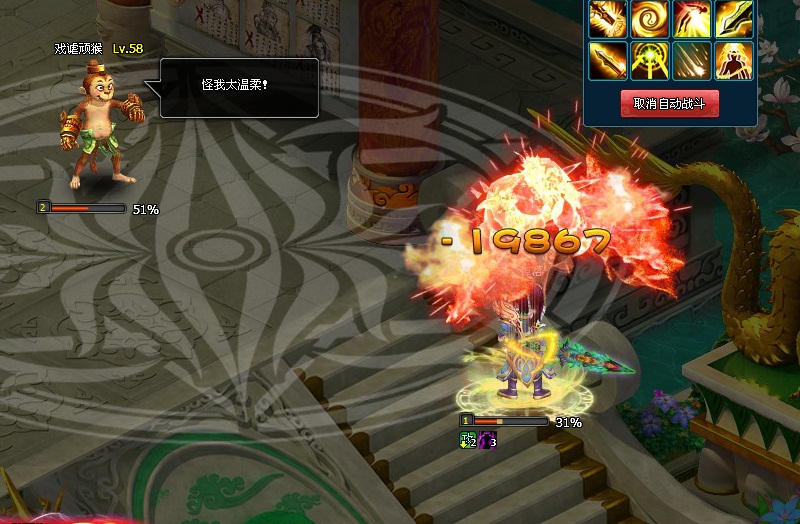This screenshot has height=524, width=800.
Task: Activate the golden yin-yang swirl skill
Action: 650,19
